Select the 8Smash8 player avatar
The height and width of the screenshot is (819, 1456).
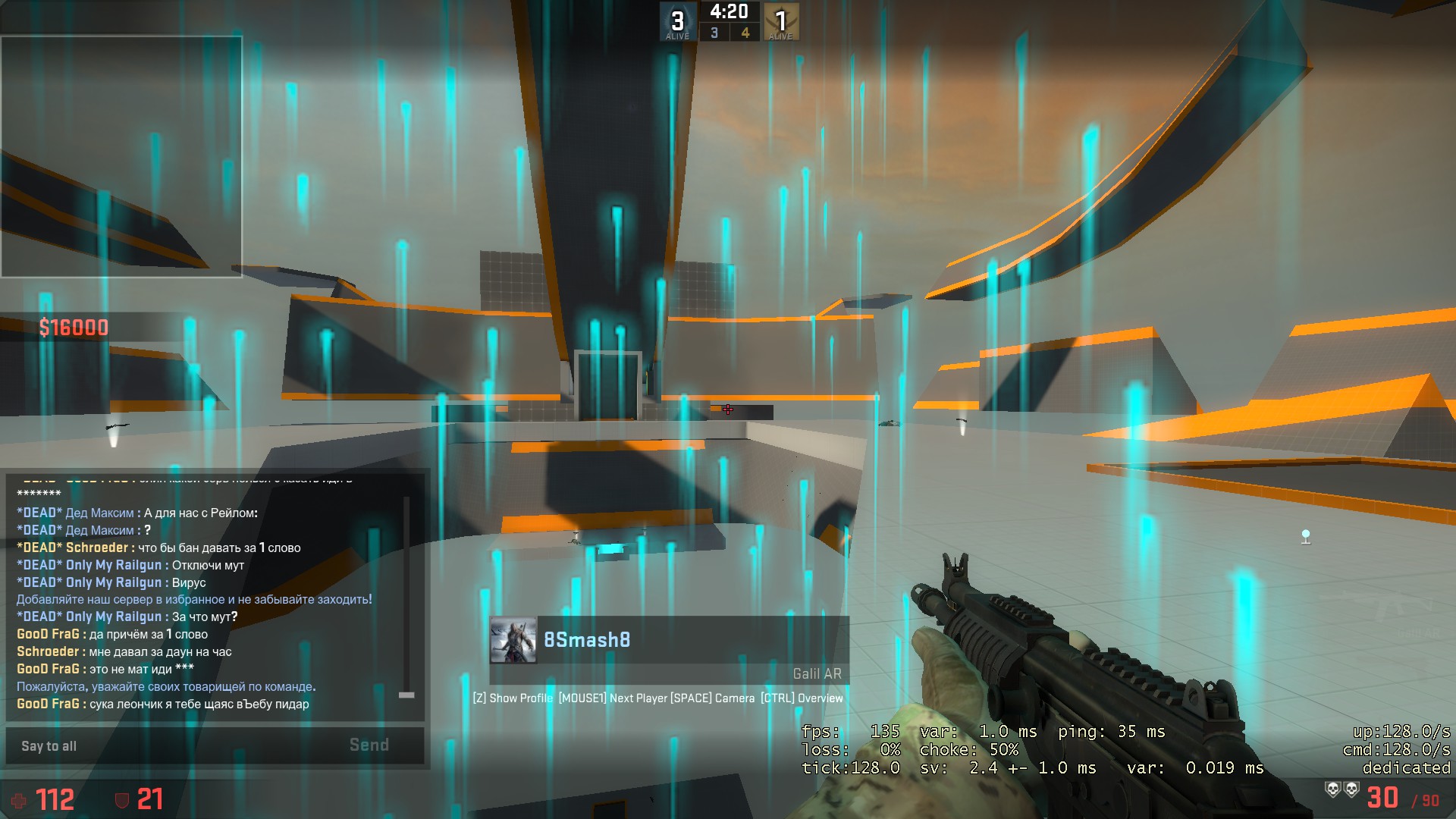tap(513, 640)
